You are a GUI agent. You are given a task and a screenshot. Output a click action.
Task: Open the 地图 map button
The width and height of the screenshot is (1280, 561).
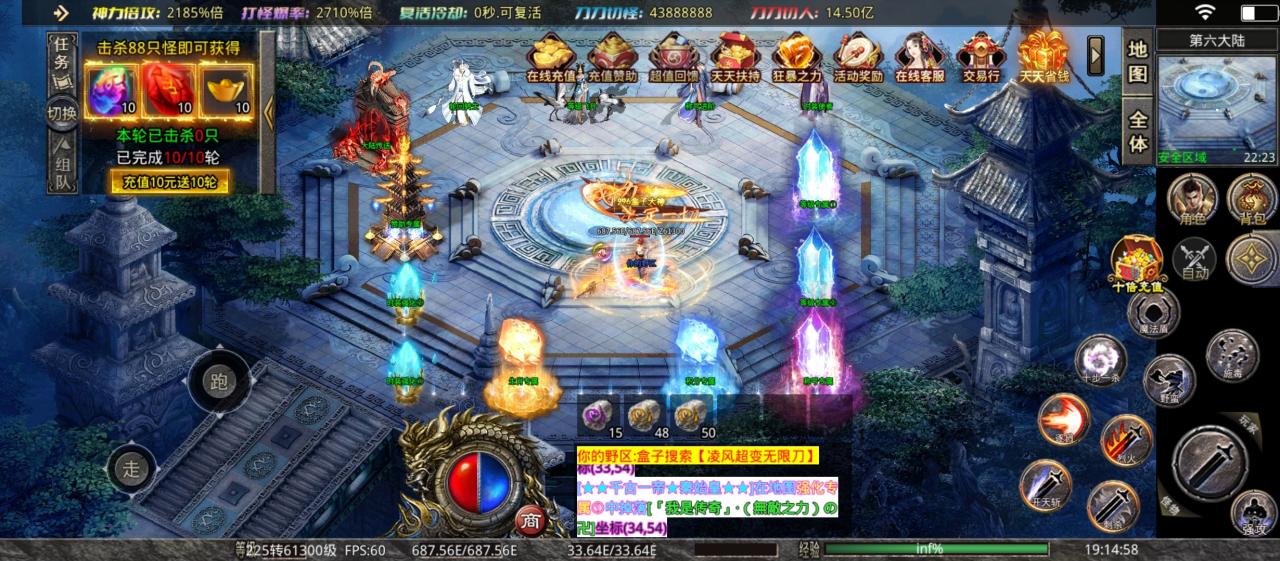pyautogui.click(x=1138, y=61)
